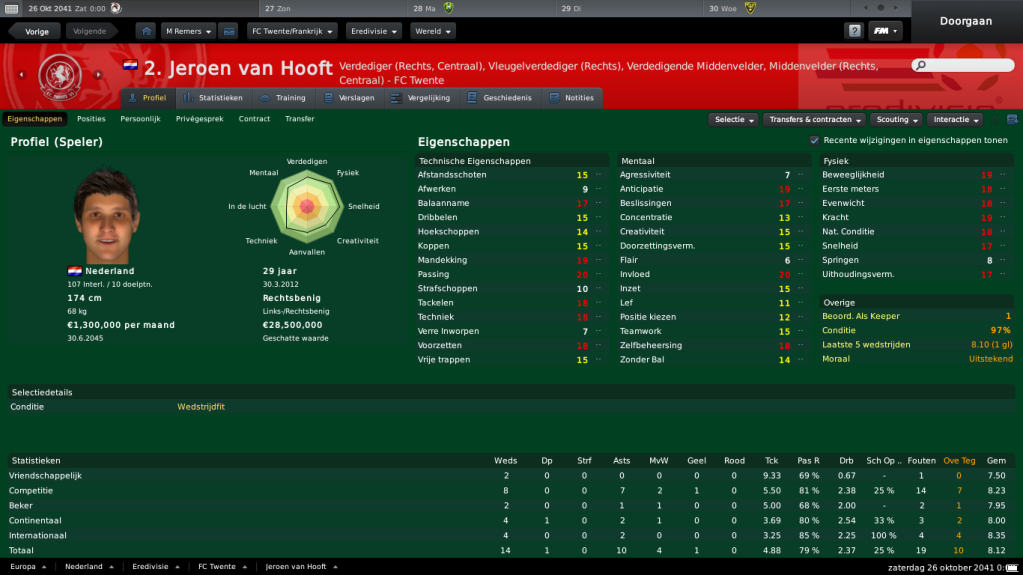
Task: Go back with the Vorige button
Action: tap(37, 31)
